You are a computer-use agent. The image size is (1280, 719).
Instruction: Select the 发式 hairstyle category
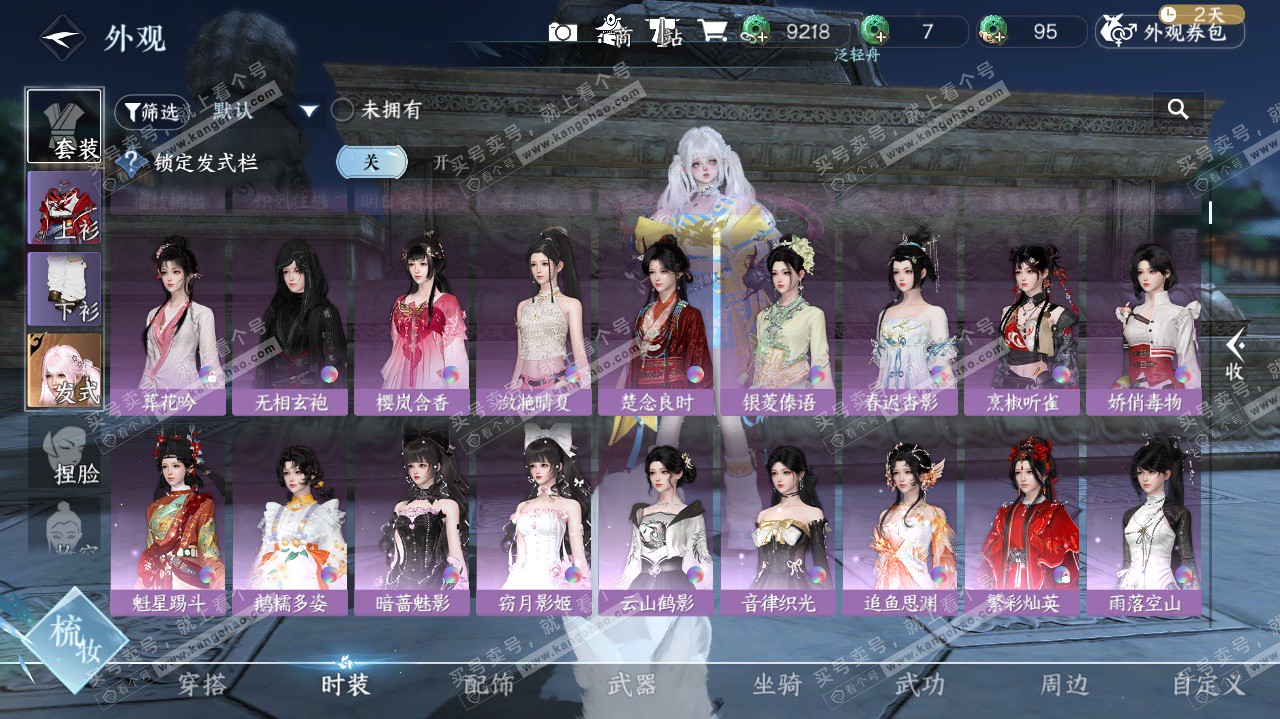pyautogui.click(x=65, y=371)
